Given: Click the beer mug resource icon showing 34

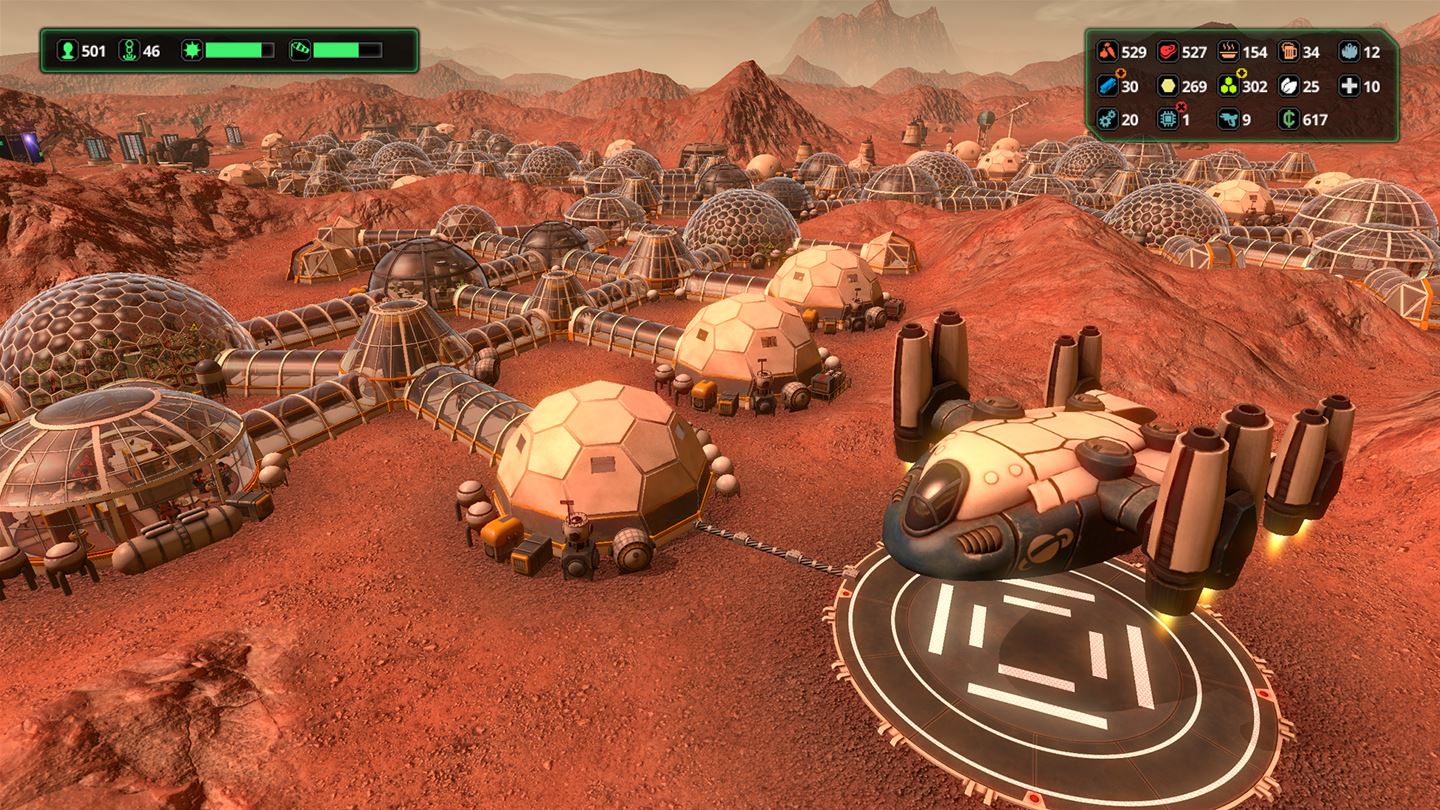Looking at the screenshot, I should coord(1290,51).
